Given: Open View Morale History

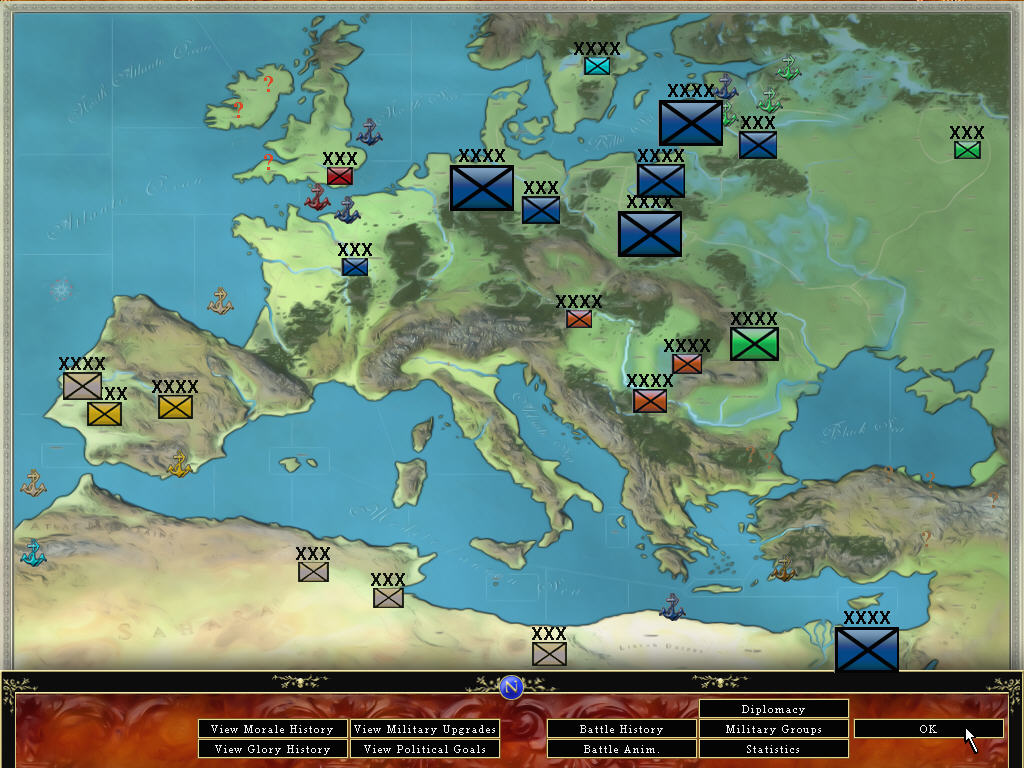Looking at the screenshot, I should pyautogui.click(x=272, y=729).
